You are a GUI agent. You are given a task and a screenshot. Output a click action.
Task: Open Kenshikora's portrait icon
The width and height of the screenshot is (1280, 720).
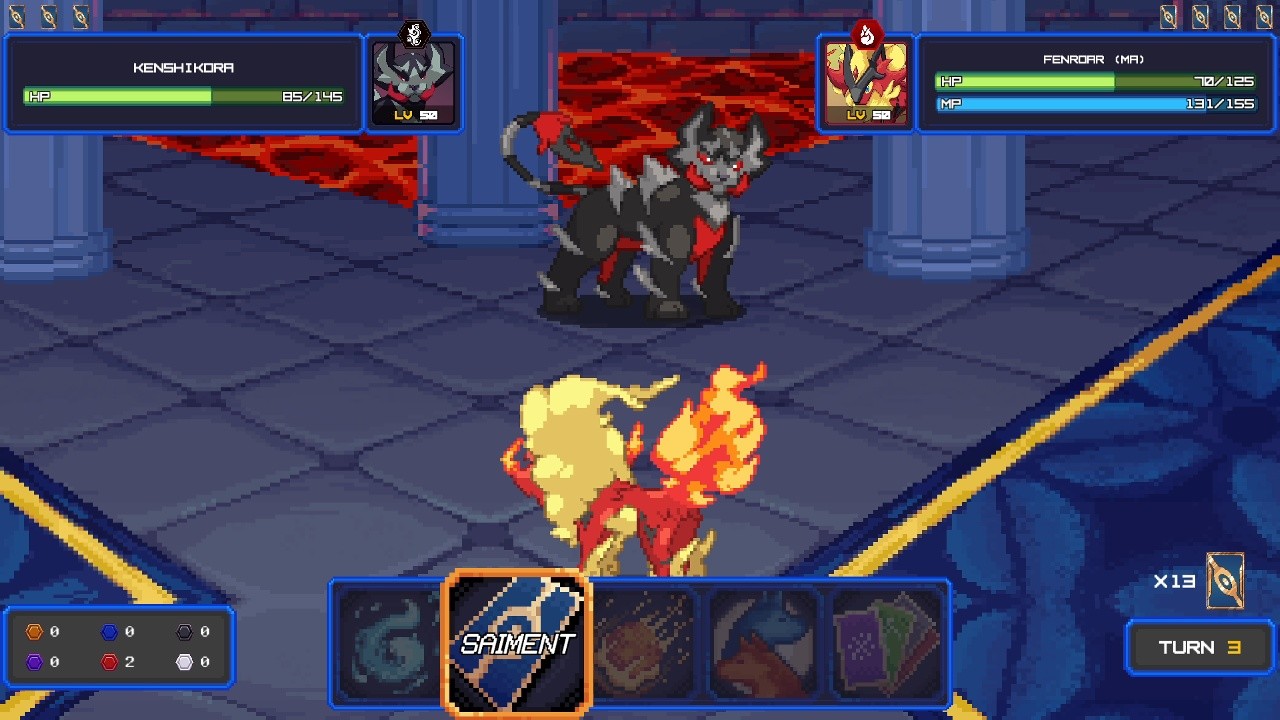pyautogui.click(x=414, y=82)
